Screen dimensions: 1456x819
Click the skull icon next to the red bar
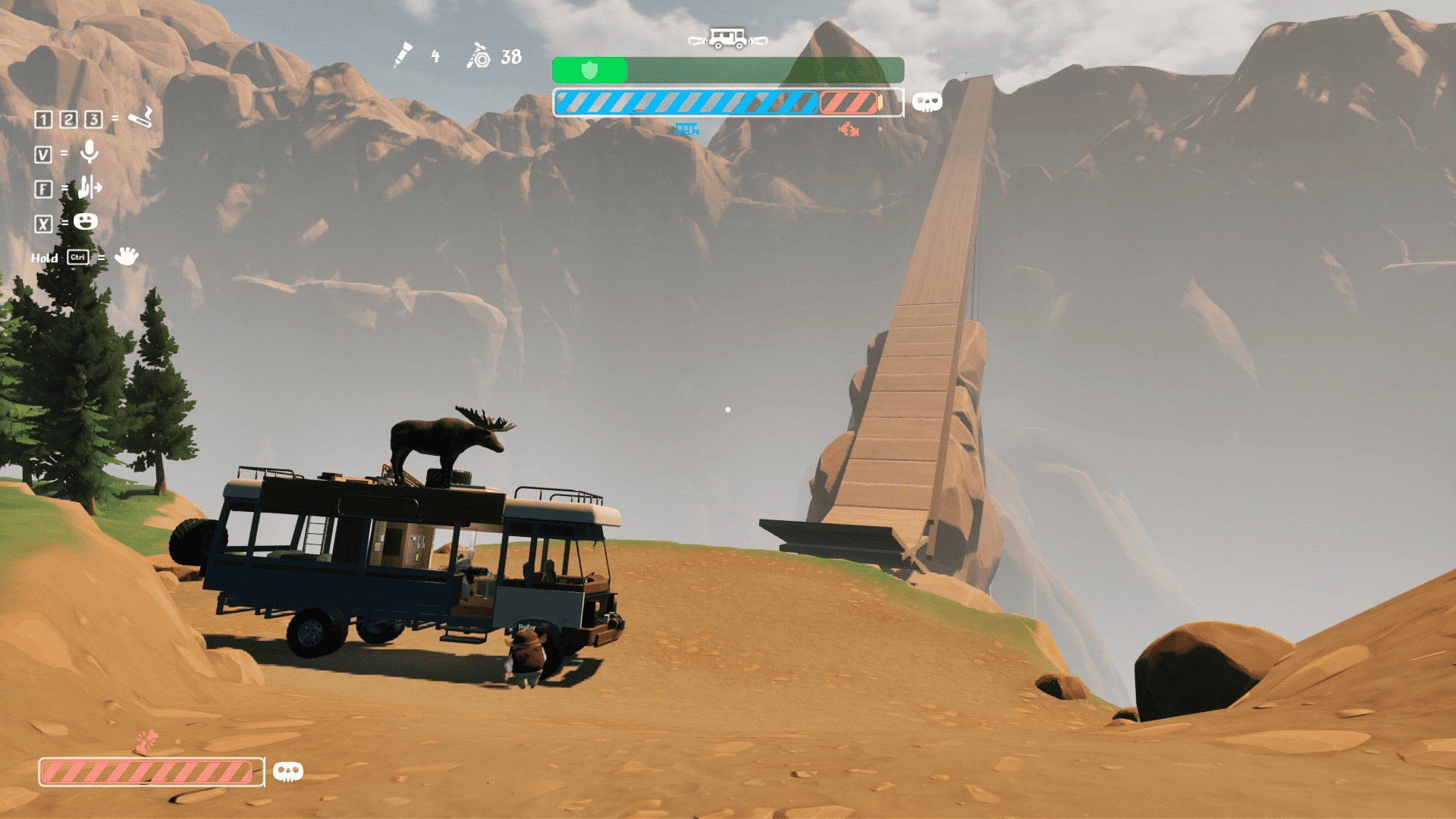pyautogui.click(x=287, y=772)
